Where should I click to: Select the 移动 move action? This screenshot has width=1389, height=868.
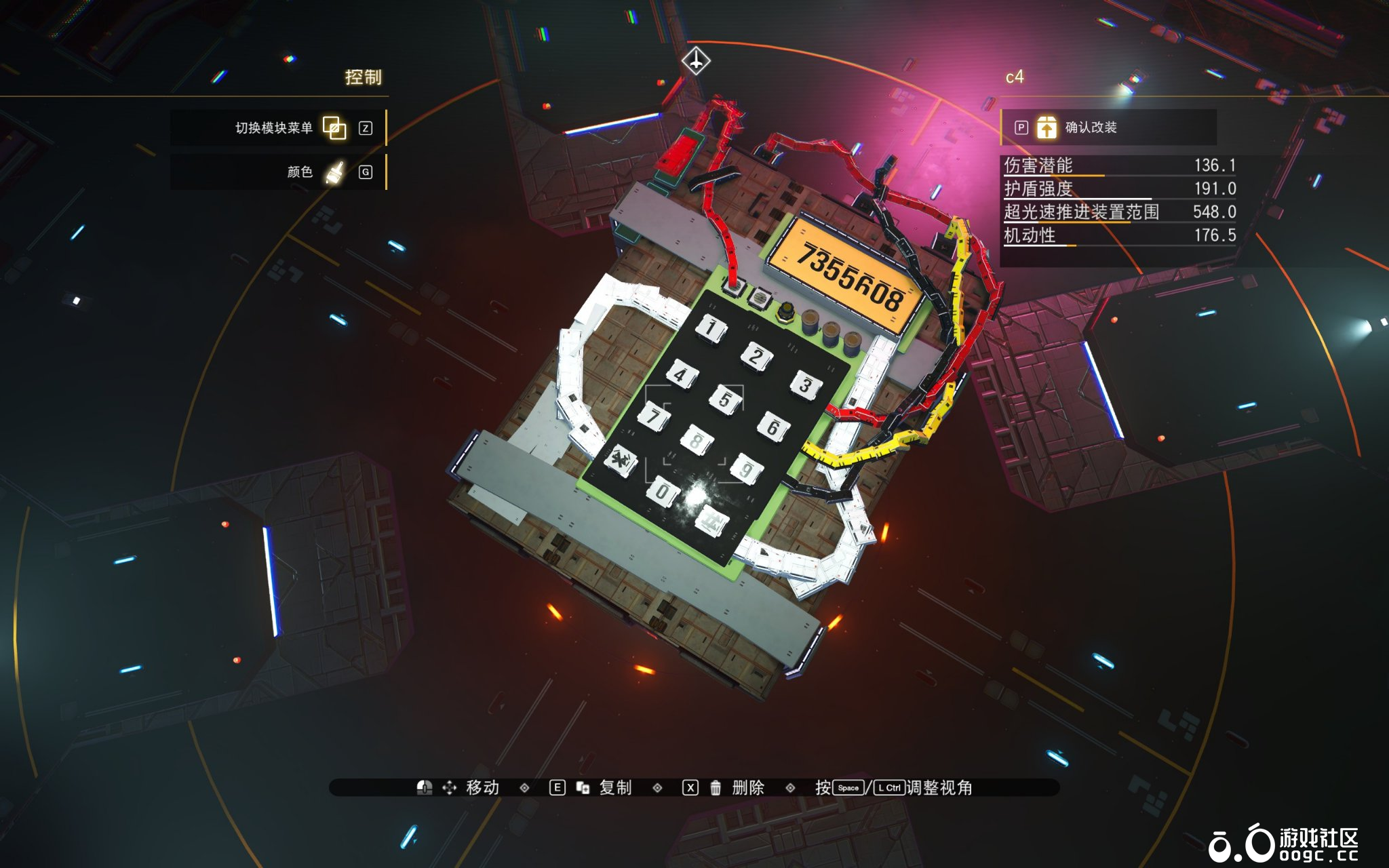click(x=482, y=787)
